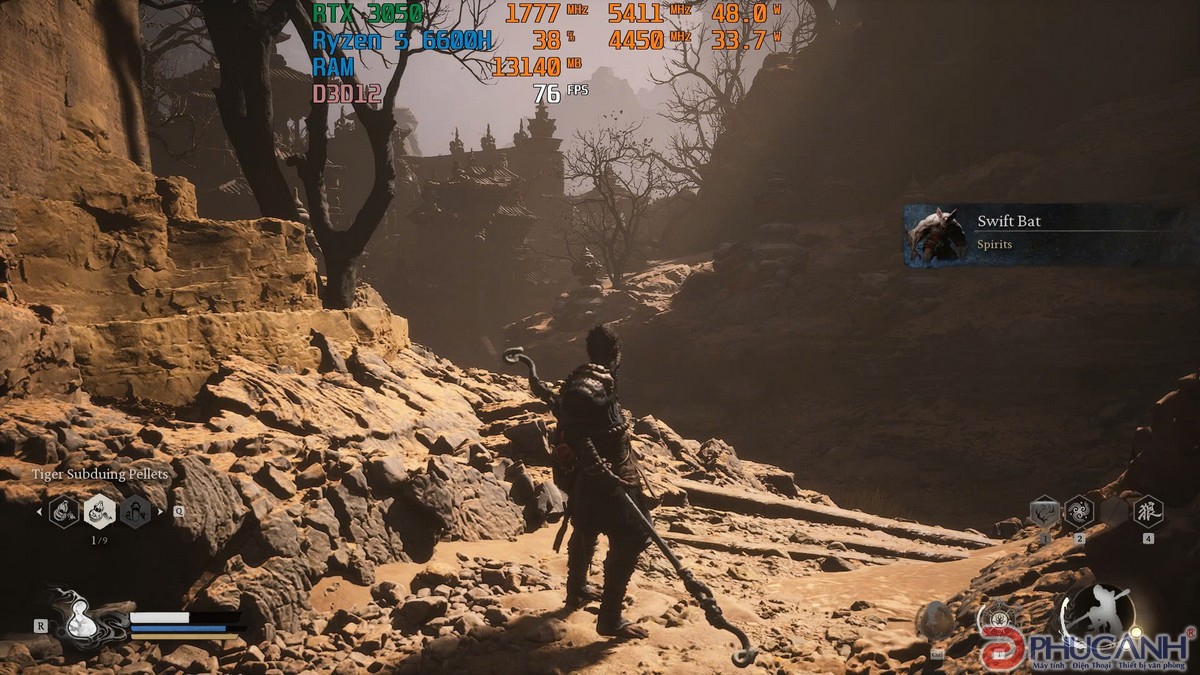Choose the item slot left of the highlighted pellets
Viewport: 1200px width, 675px height.
[64, 511]
